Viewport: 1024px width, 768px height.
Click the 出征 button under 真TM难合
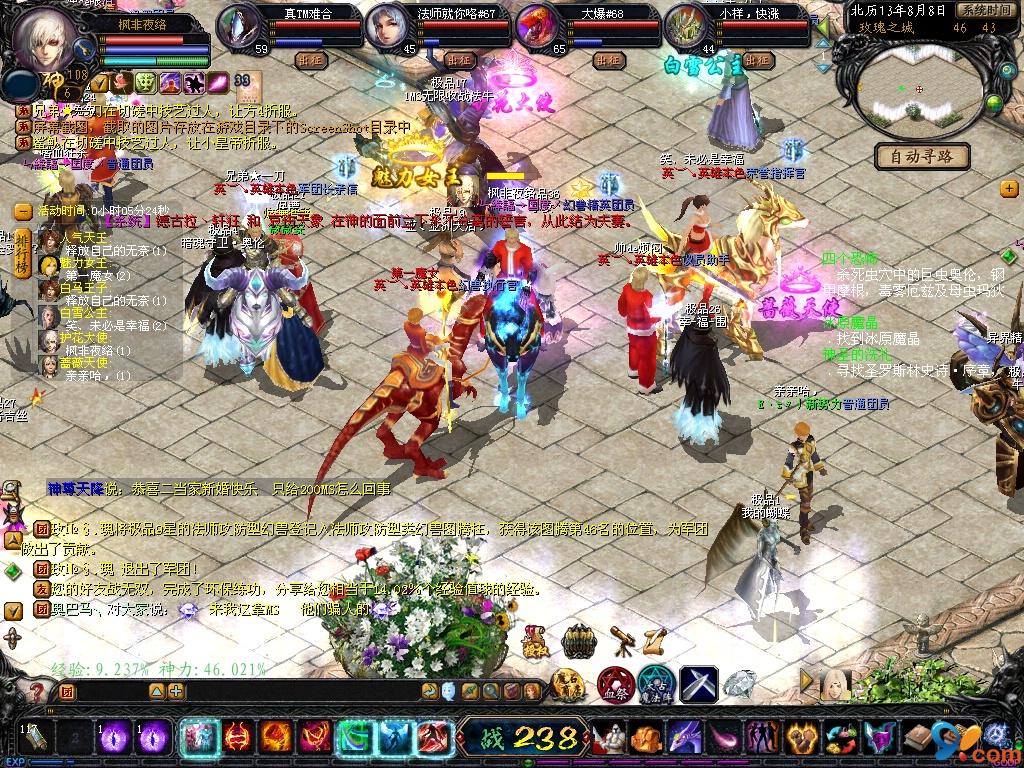(310, 60)
